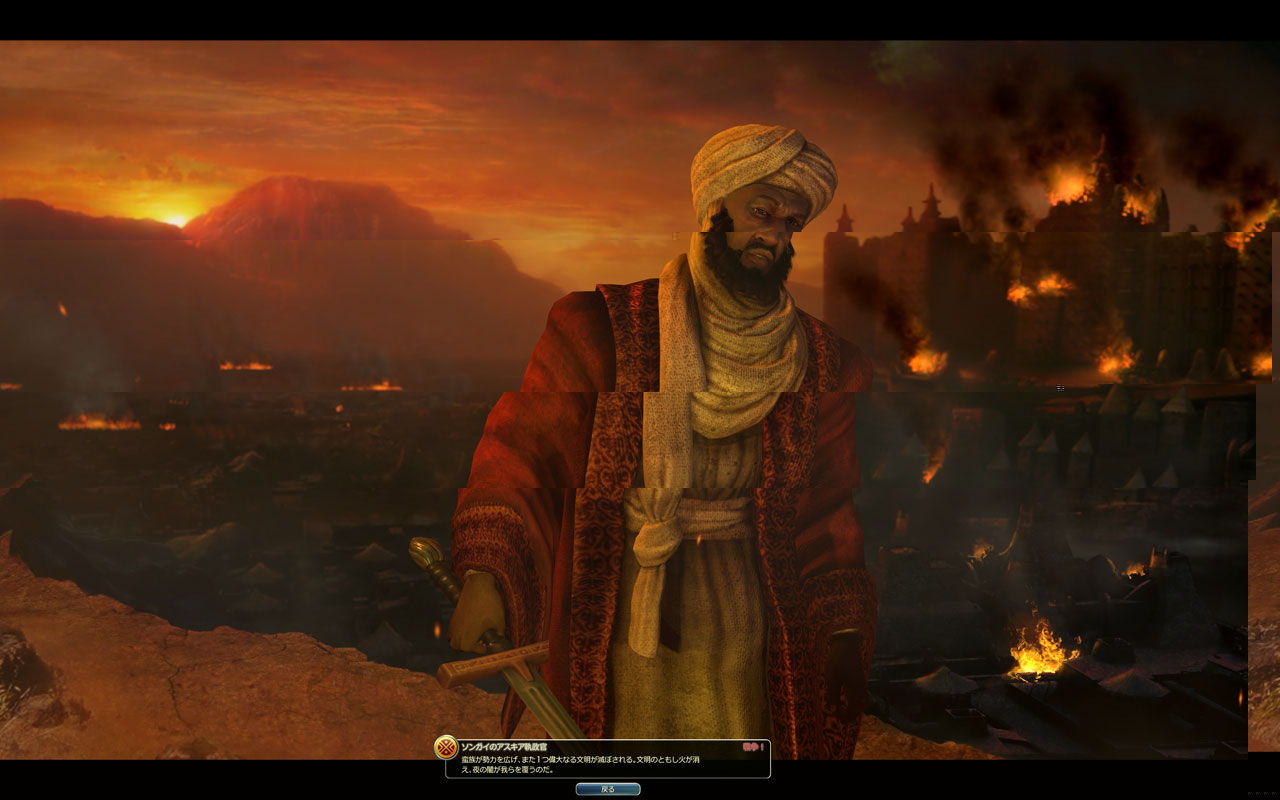Select the Songhai civilization emblem icon

446,748
